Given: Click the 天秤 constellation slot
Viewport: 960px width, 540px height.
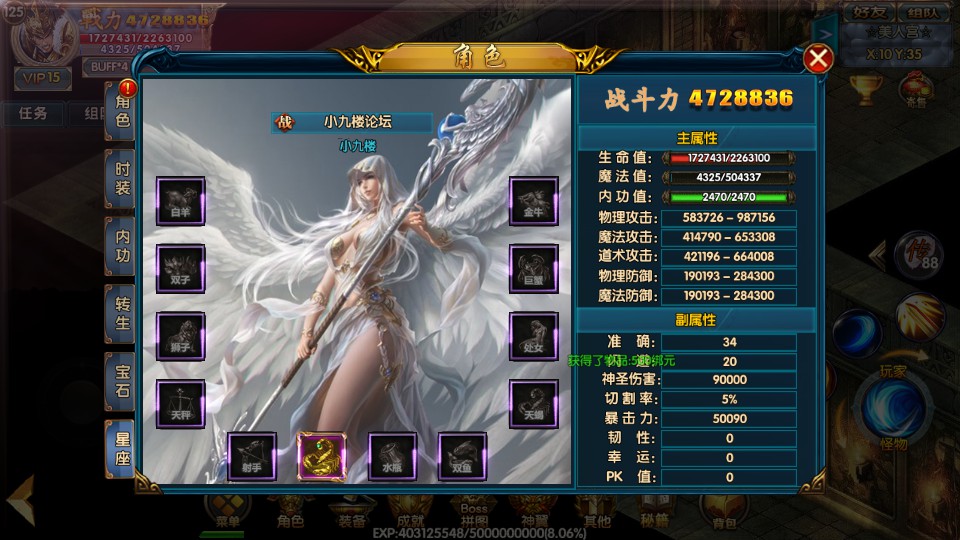Looking at the screenshot, I should point(181,405).
